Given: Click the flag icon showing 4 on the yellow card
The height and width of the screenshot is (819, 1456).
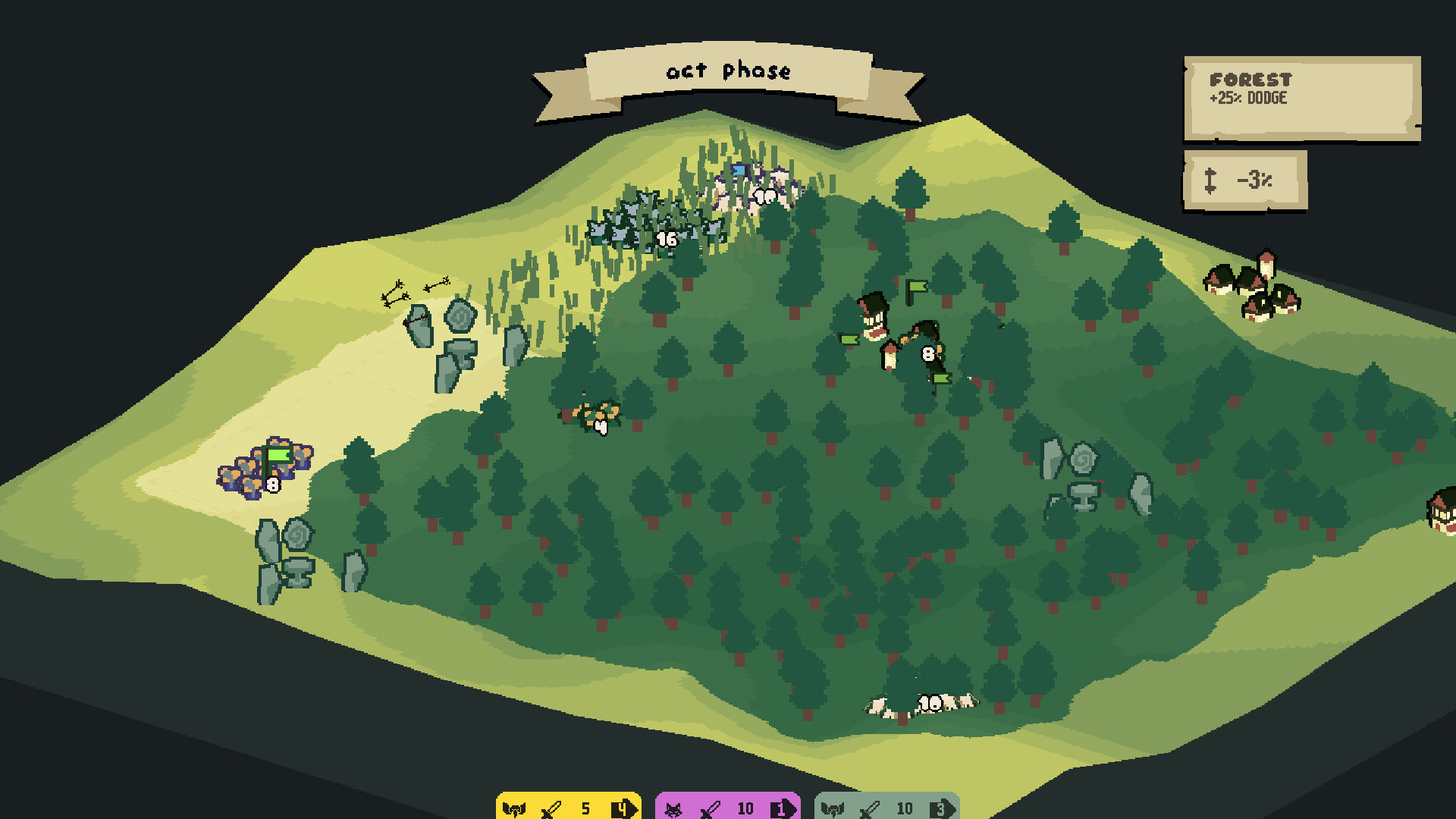Looking at the screenshot, I should pos(622,808).
